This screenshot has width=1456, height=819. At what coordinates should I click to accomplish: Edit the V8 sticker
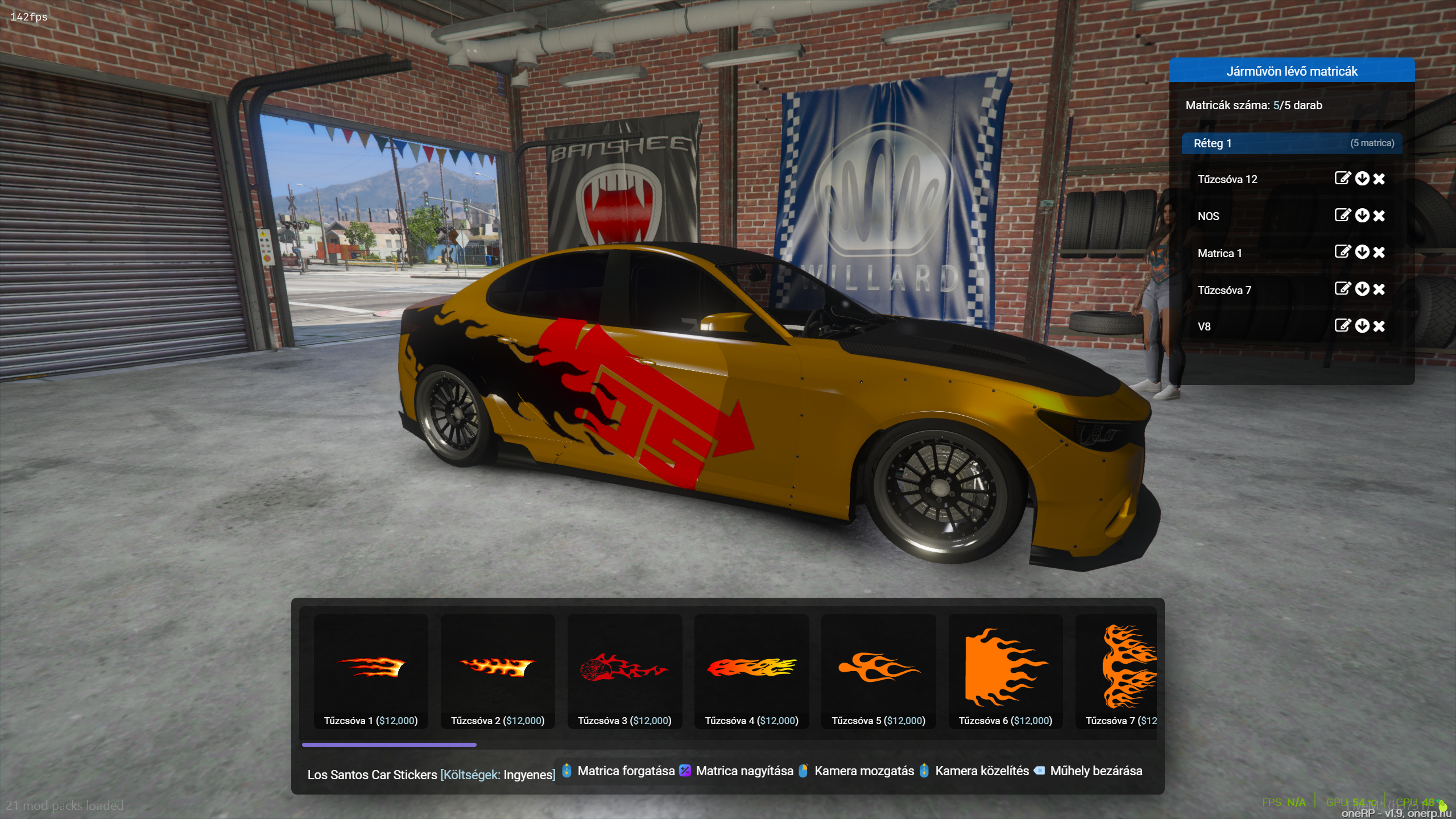tap(1342, 326)
